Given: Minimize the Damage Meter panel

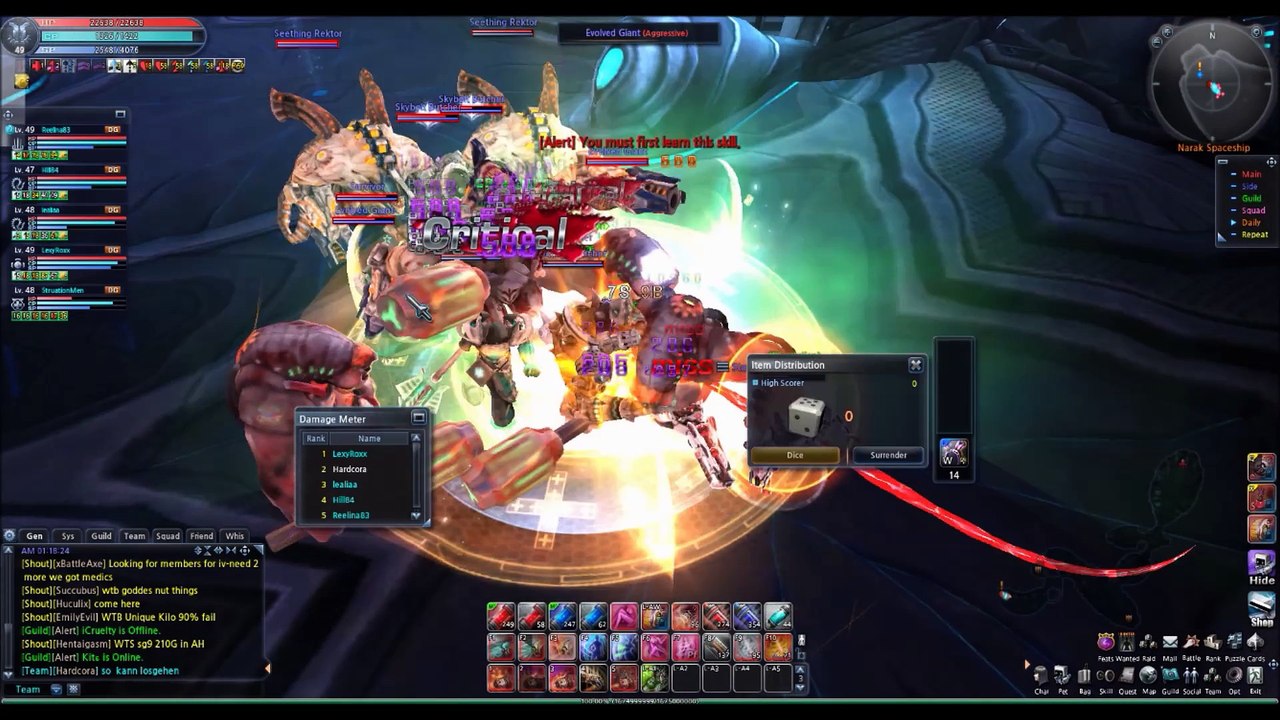Looking at the screenshot, I should pyautogui.click(x=418, y=418).
